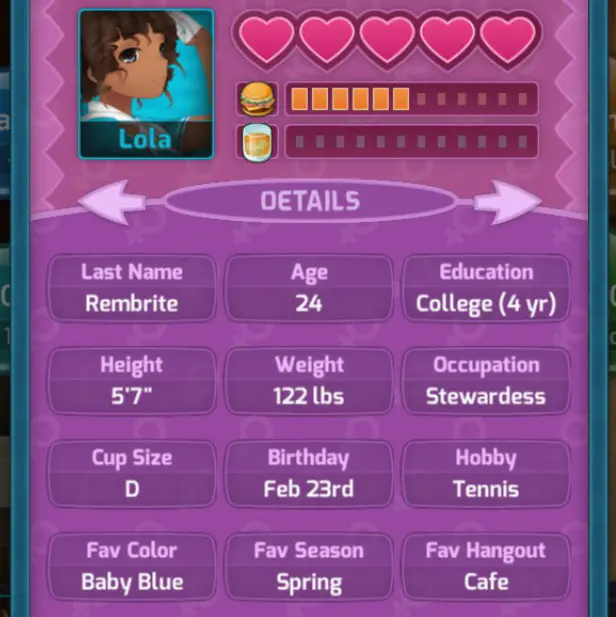Go to the previous page with the left arrow

[x=111, y=202]
